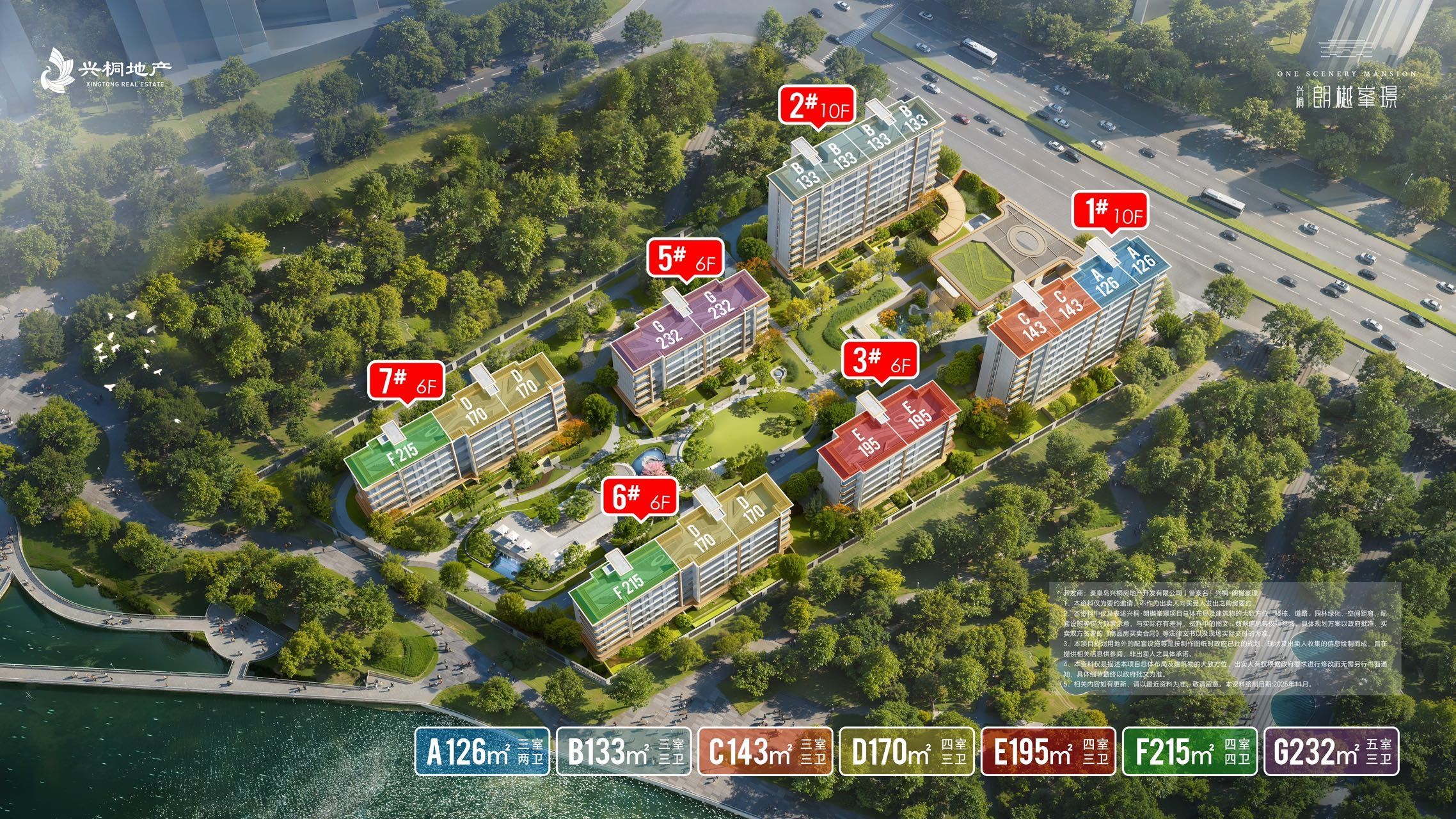
Task: Click the C 143m² legend entry
Action: coord(765,751)
